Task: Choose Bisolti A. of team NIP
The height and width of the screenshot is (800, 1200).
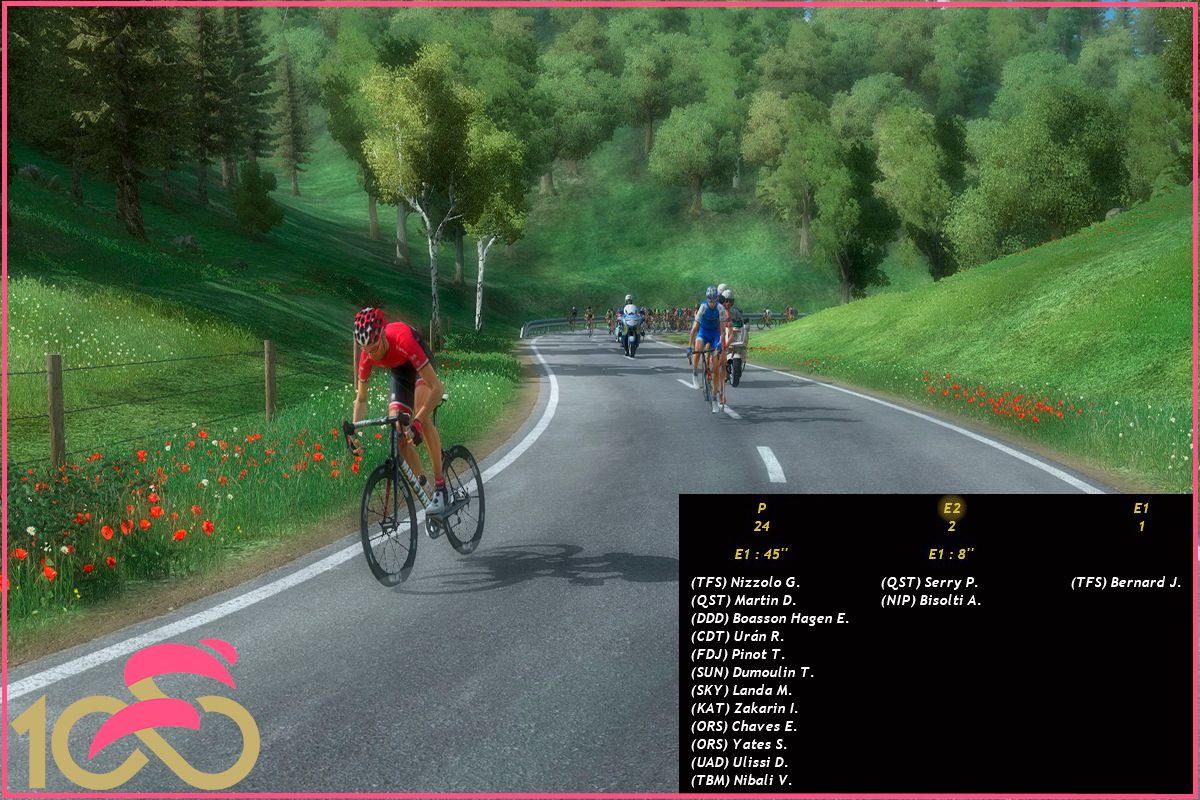Action: coord(931,600)
